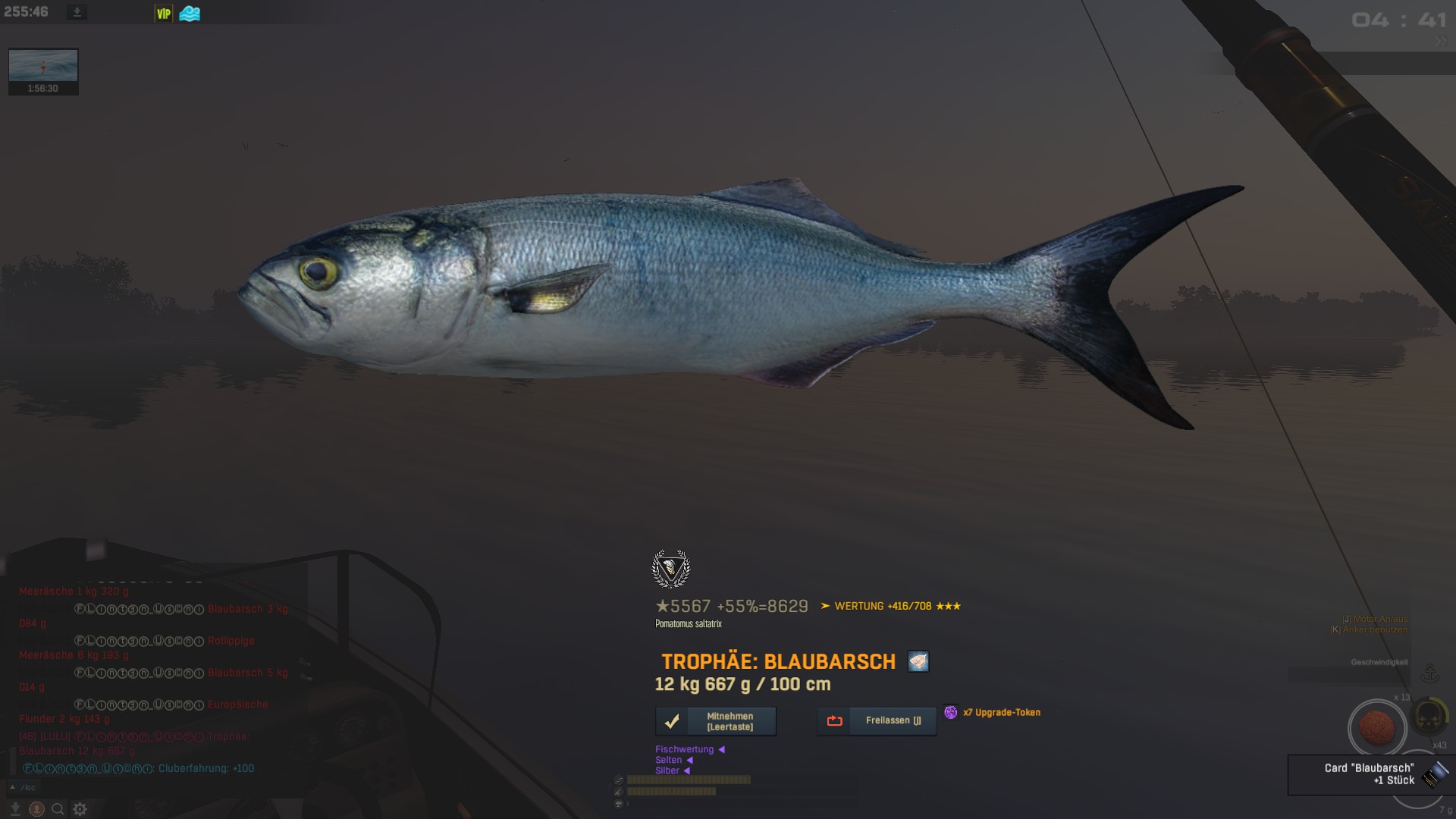Open the orange player profile icon in chat

pyautogui.click(x=36, y=809)
